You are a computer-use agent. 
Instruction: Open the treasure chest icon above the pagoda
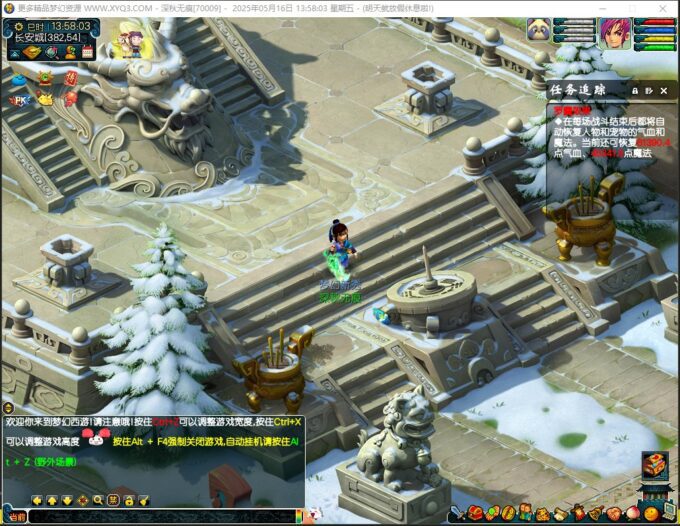click(655, 464)
